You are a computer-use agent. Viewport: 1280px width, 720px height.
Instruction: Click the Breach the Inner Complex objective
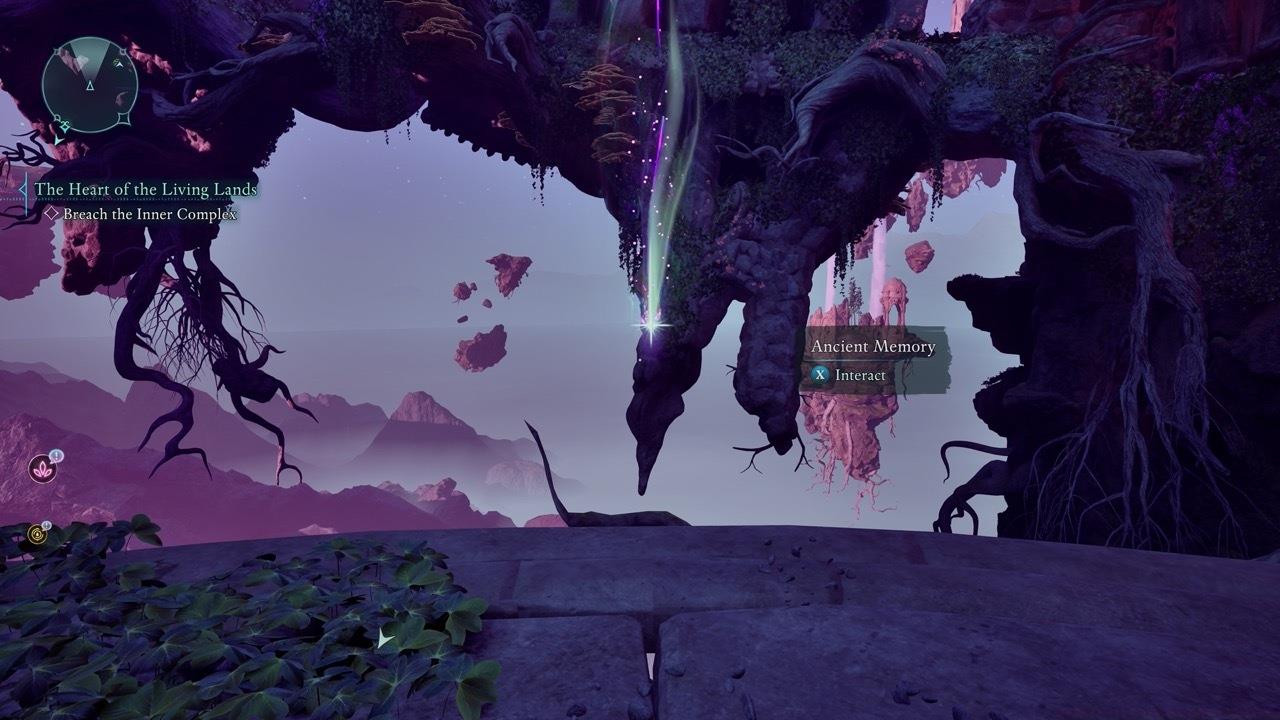[x=150, y=214]
